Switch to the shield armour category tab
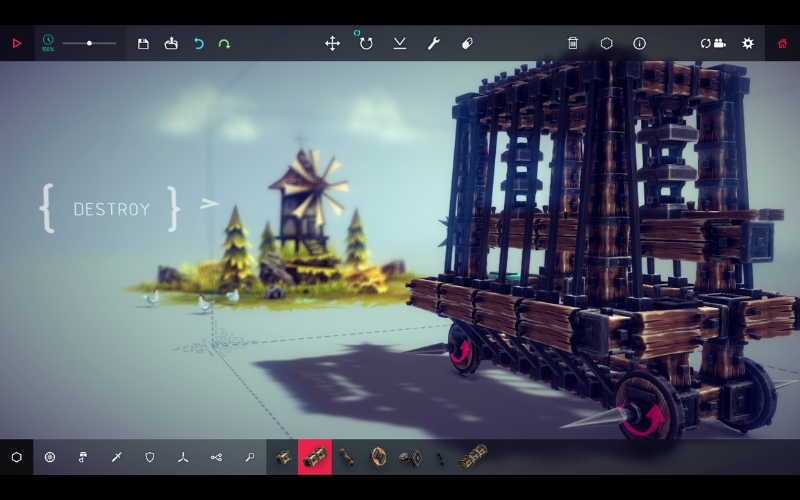The image size is (800, 500). tap(150, 457)
